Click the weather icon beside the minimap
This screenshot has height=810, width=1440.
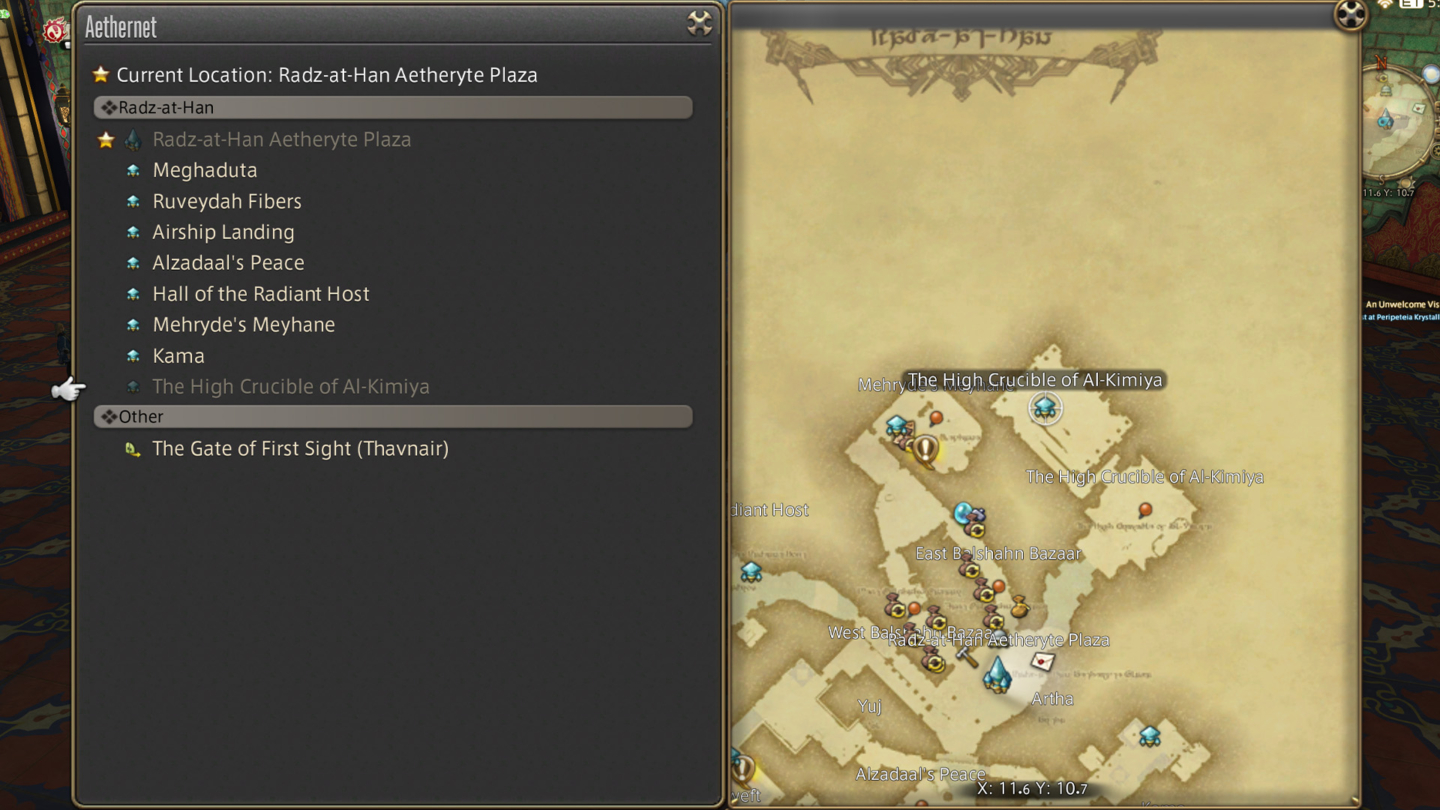(1431, 73)
